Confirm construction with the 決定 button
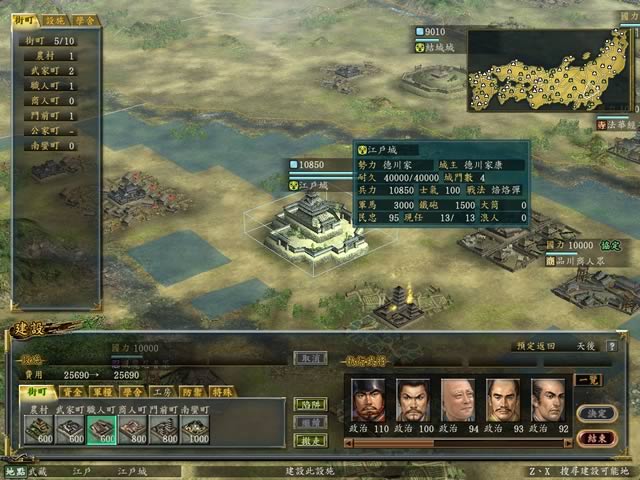Screen dimensions: 640x480 pyautogui.click(x=595, y=412)
